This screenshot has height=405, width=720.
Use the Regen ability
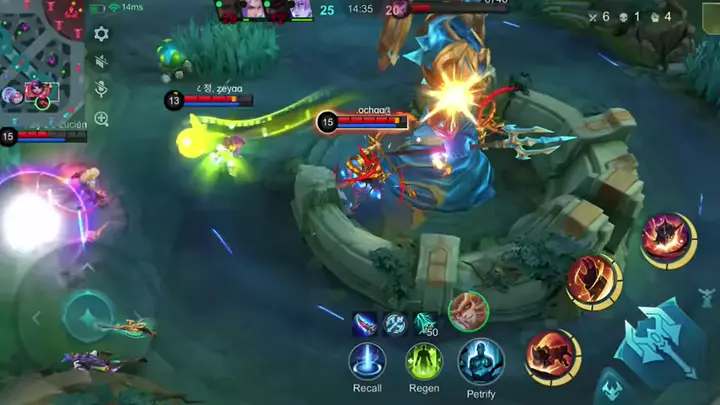[424, 362]
